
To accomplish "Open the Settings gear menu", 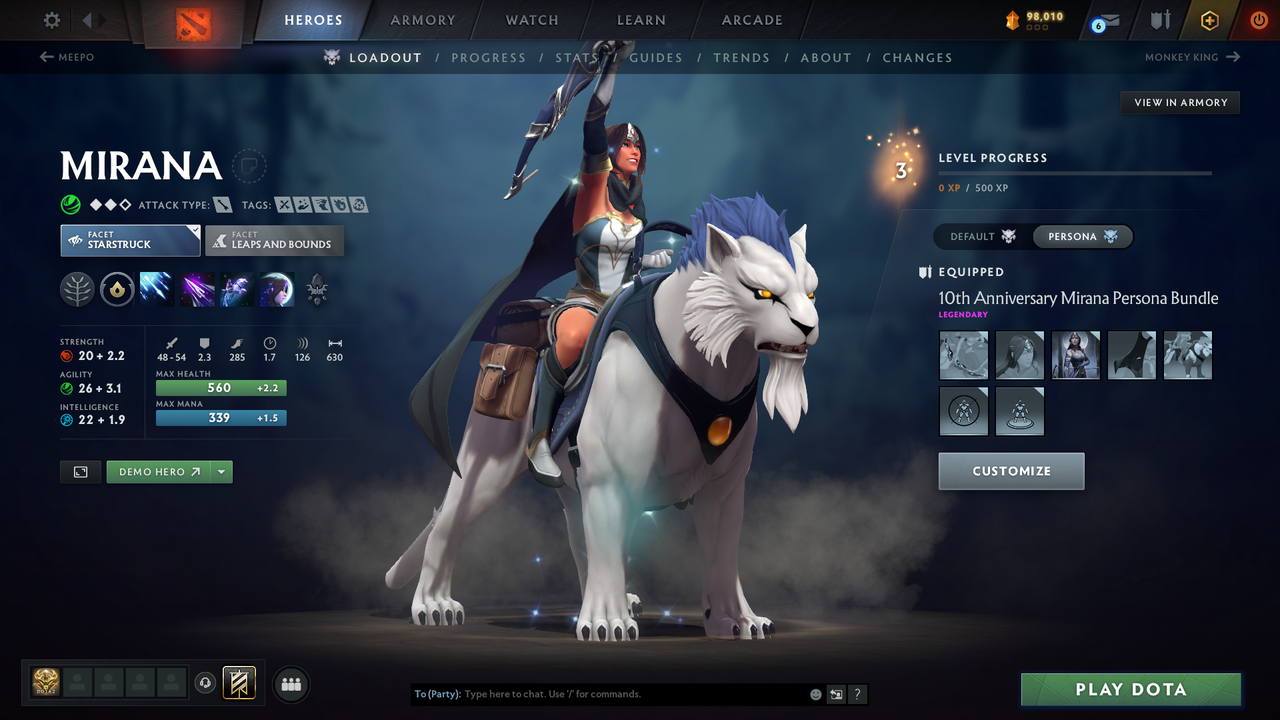I will (52, 20).
